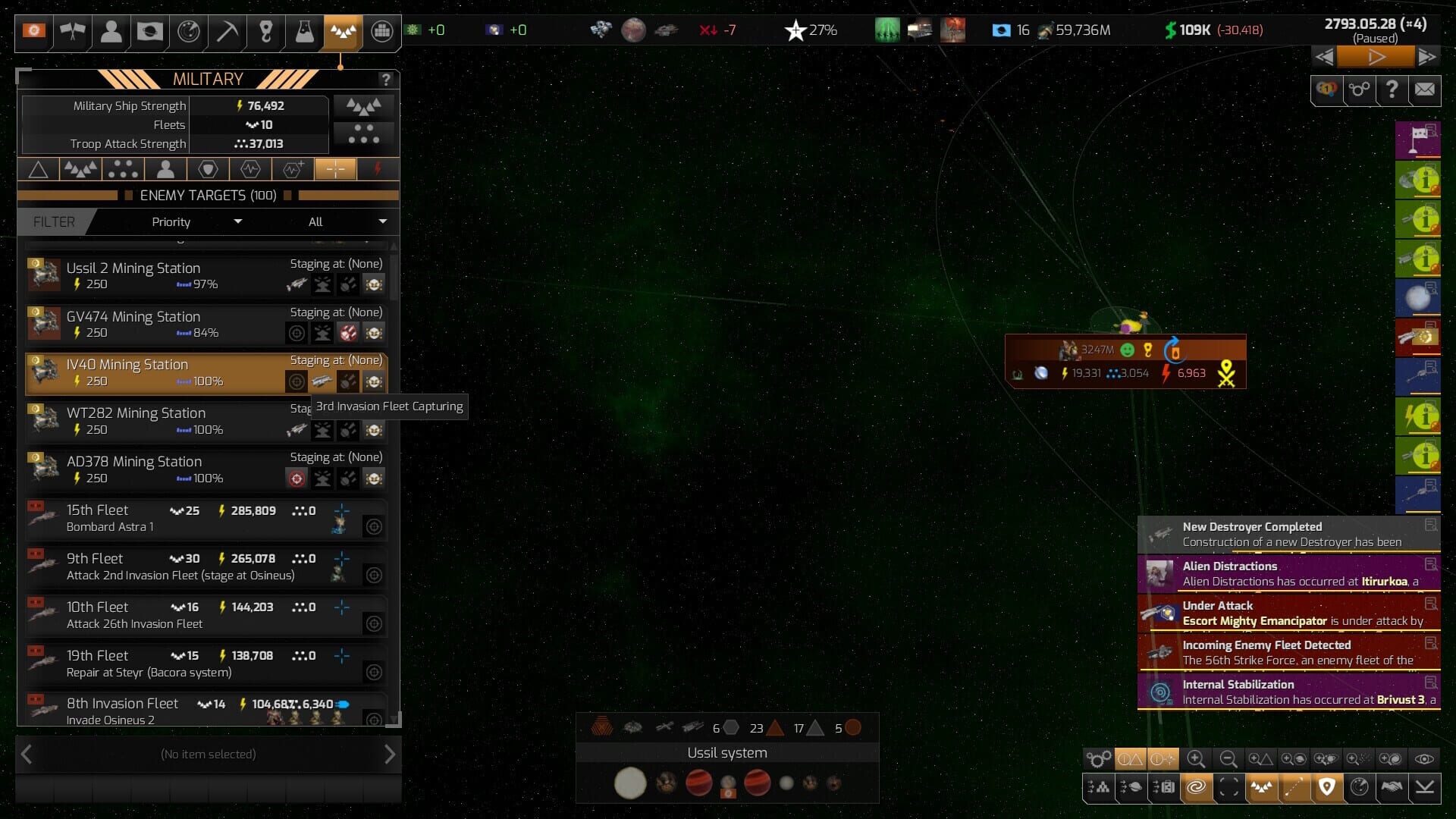This screenshot has height=819, width=1456.
Task: Toggle the galaxy spiral view on the bottom toolbar
Action: (1197, 788)
